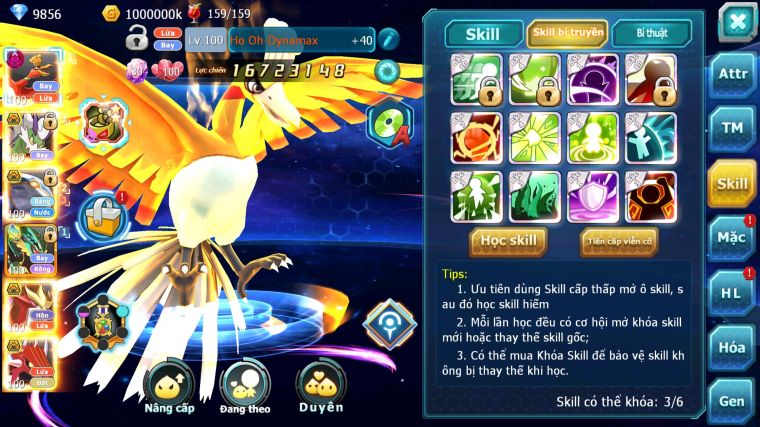Viewport: 760px width, 427px height.
Task: Click the Học skill button
Action: (x=509, y=240)
